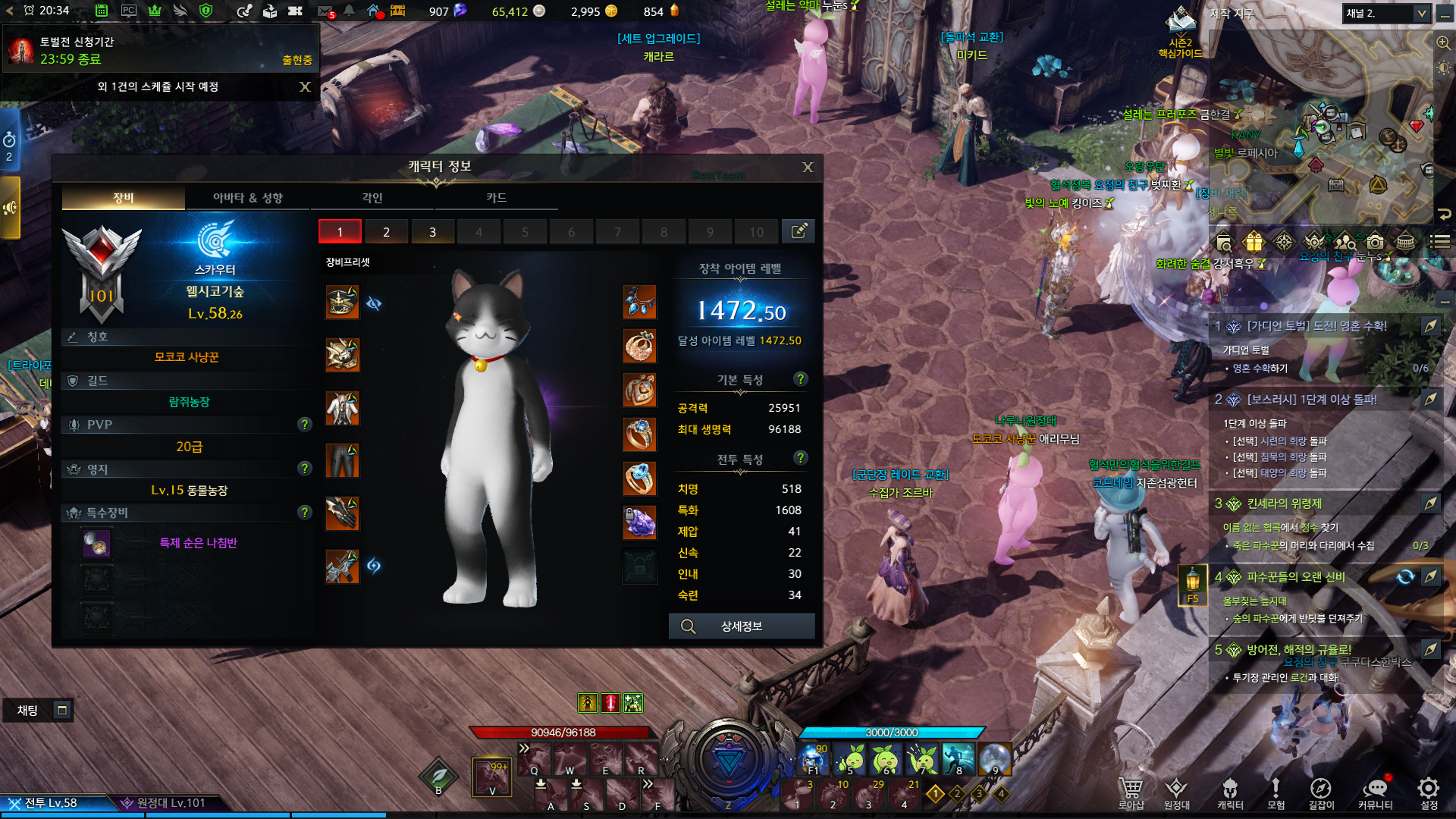Select the purple ability stone slot
The image size is (1456, 819).
[639, 522]
